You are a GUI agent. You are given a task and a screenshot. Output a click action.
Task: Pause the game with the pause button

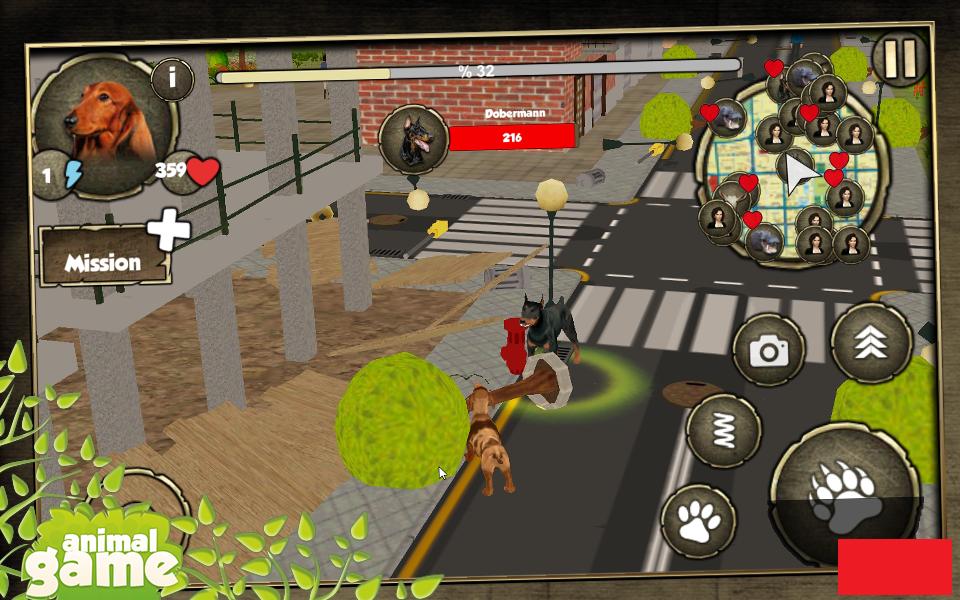pos(899,61)
